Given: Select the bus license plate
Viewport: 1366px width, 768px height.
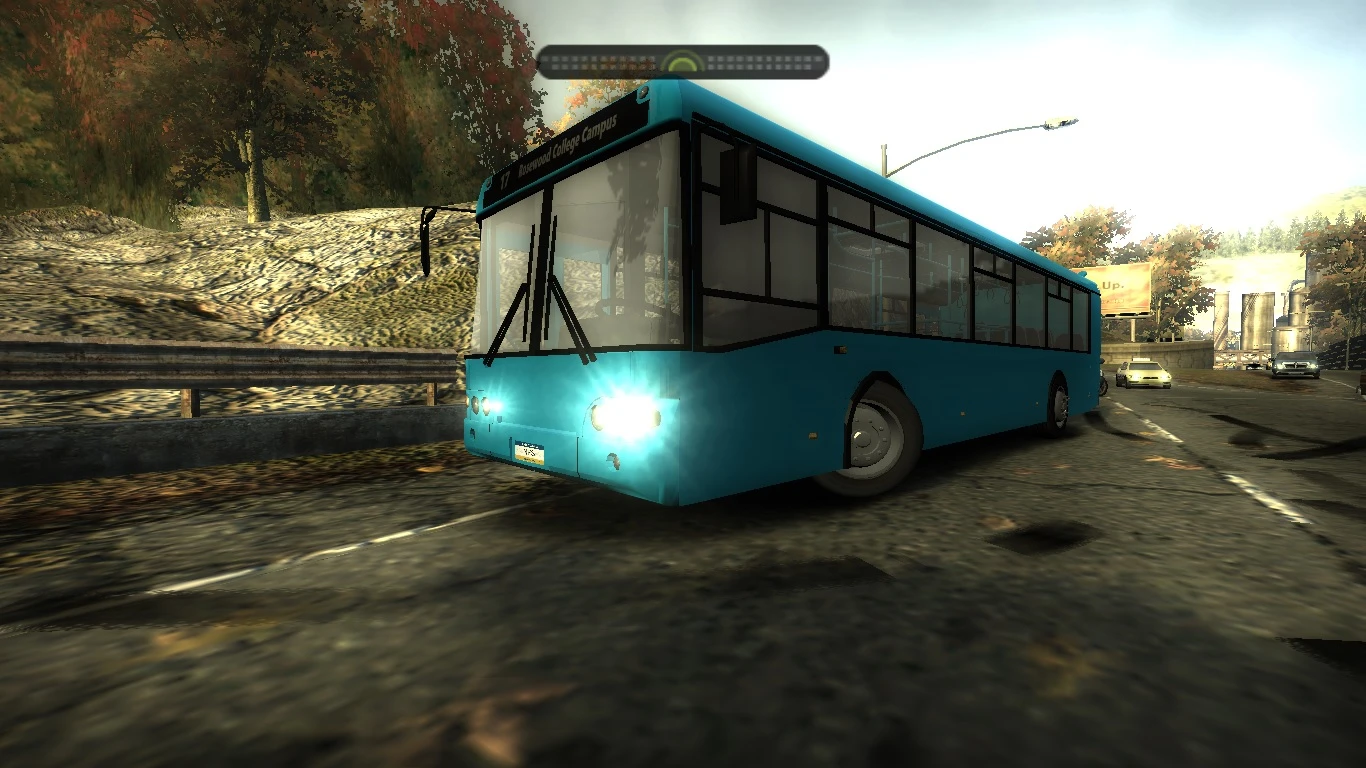Looking at the screenshot, I should (x=528, y=451).
